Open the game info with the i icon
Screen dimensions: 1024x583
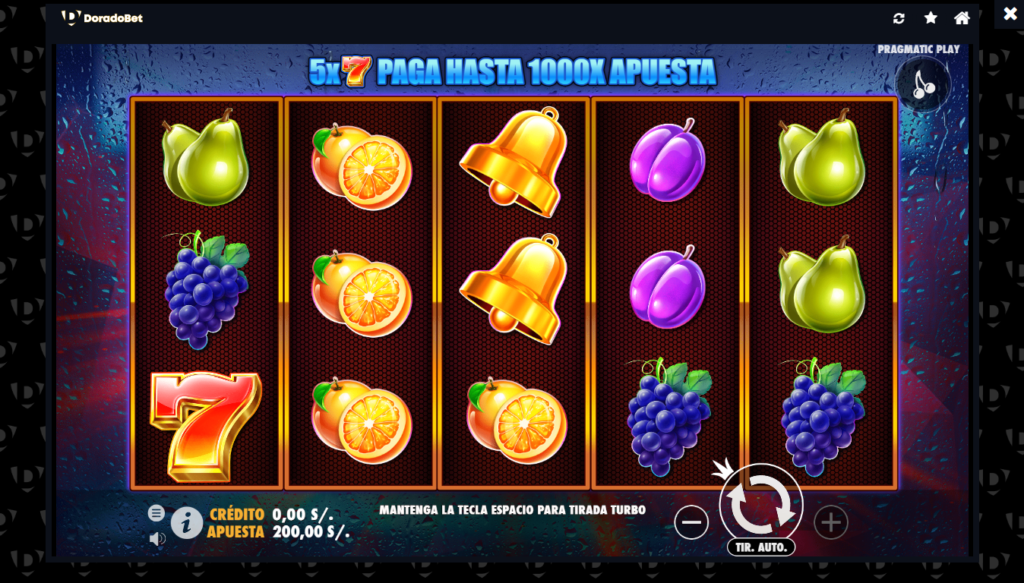186,521
